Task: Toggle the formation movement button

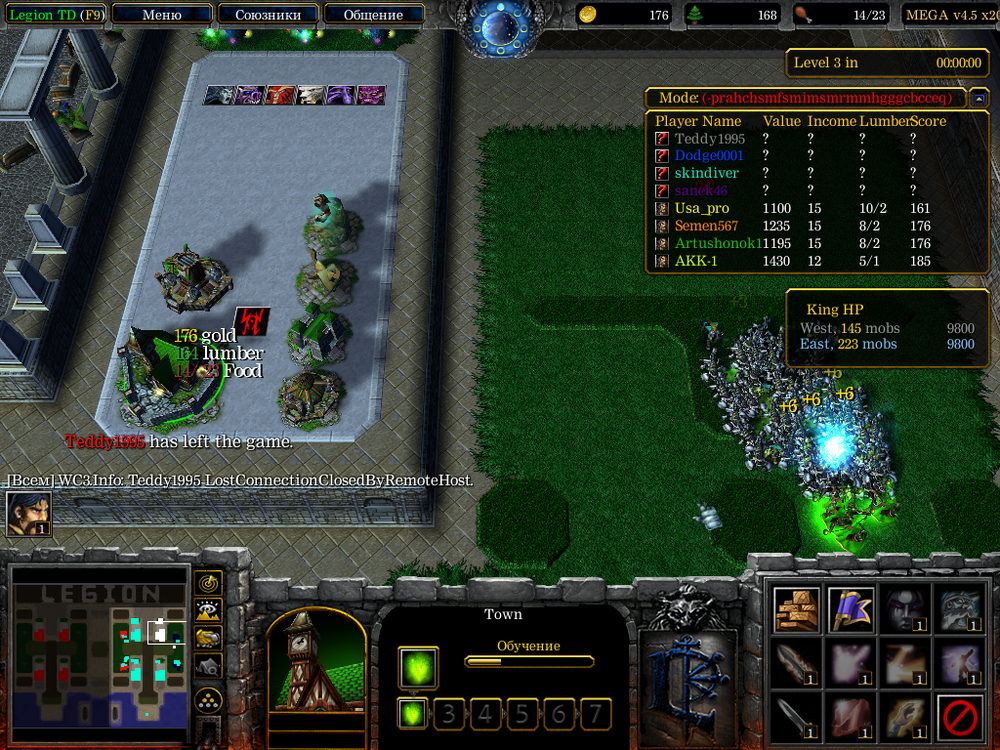Action: point(208,699)
